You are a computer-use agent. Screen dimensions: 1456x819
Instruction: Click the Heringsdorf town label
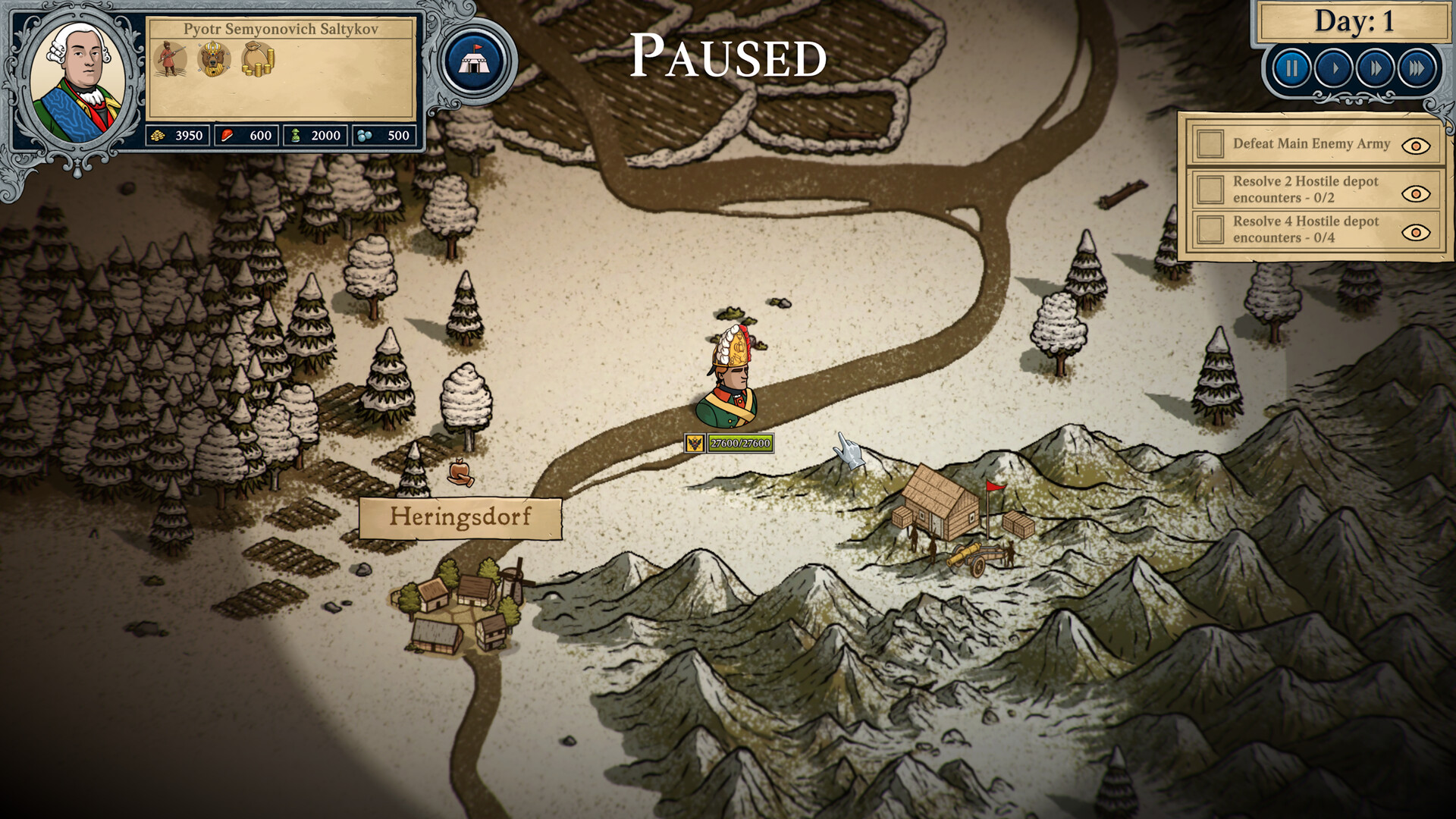460,518
